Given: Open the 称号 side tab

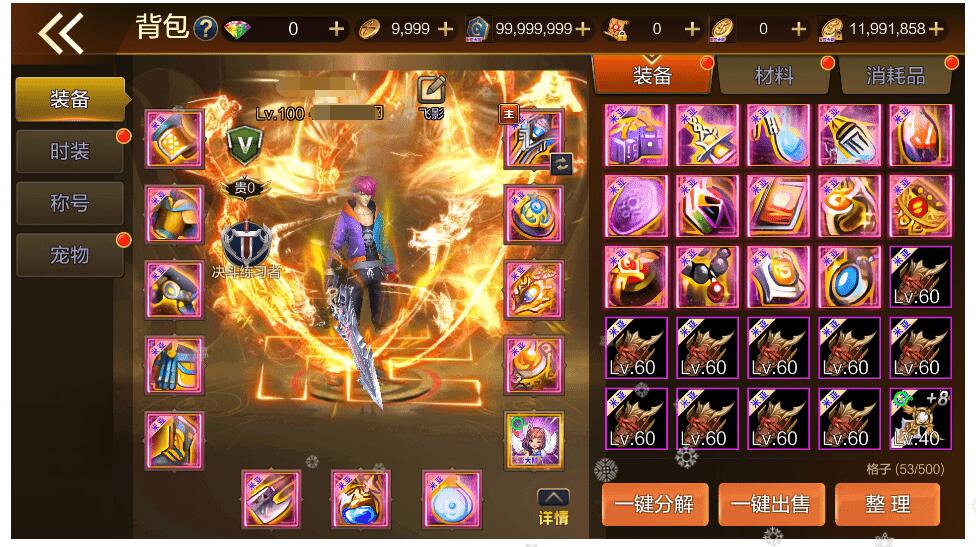Looking at the screenshot, I should [70, 203].
